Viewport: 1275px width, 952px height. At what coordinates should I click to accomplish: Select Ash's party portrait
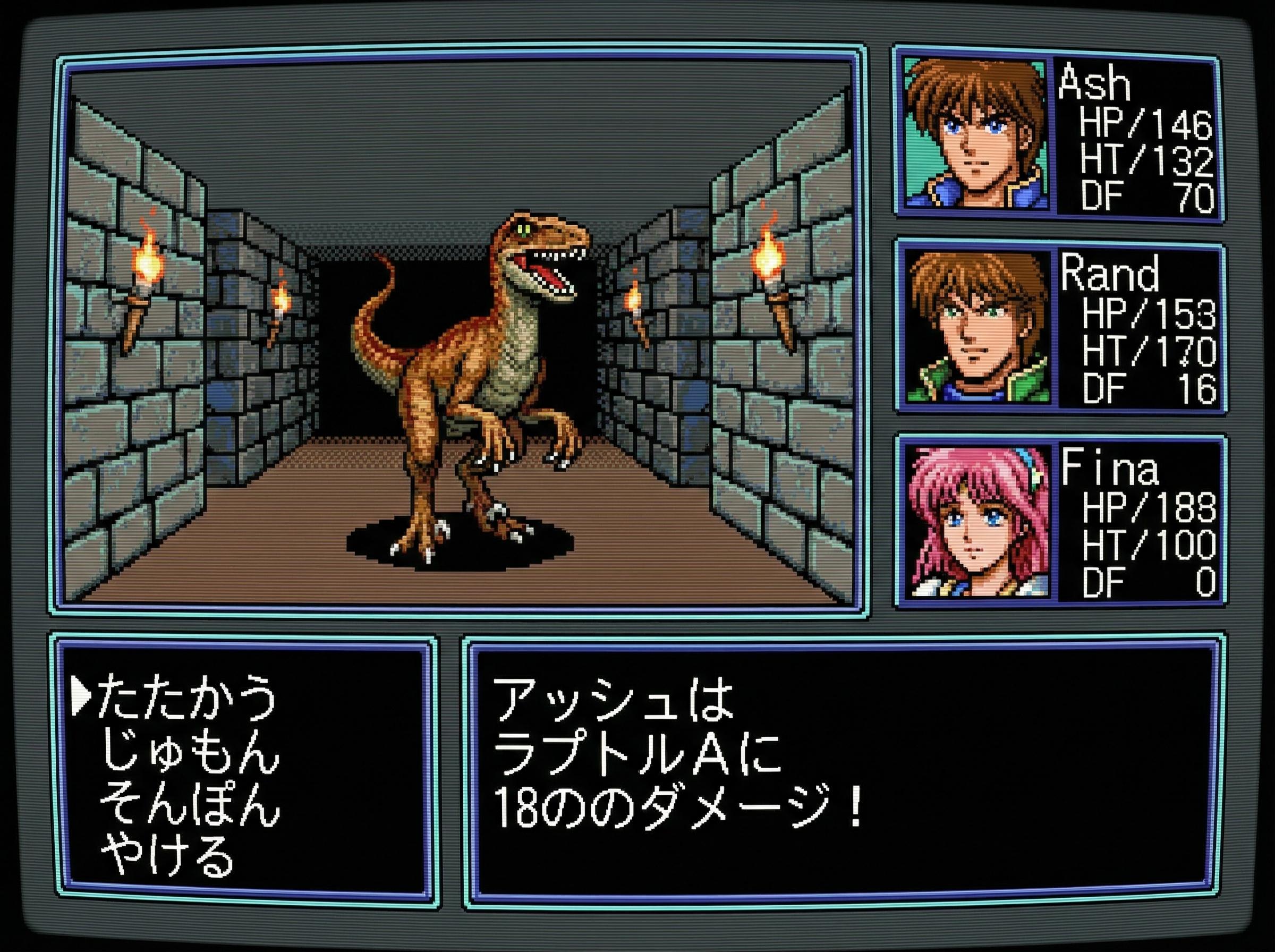pos(976,134)
